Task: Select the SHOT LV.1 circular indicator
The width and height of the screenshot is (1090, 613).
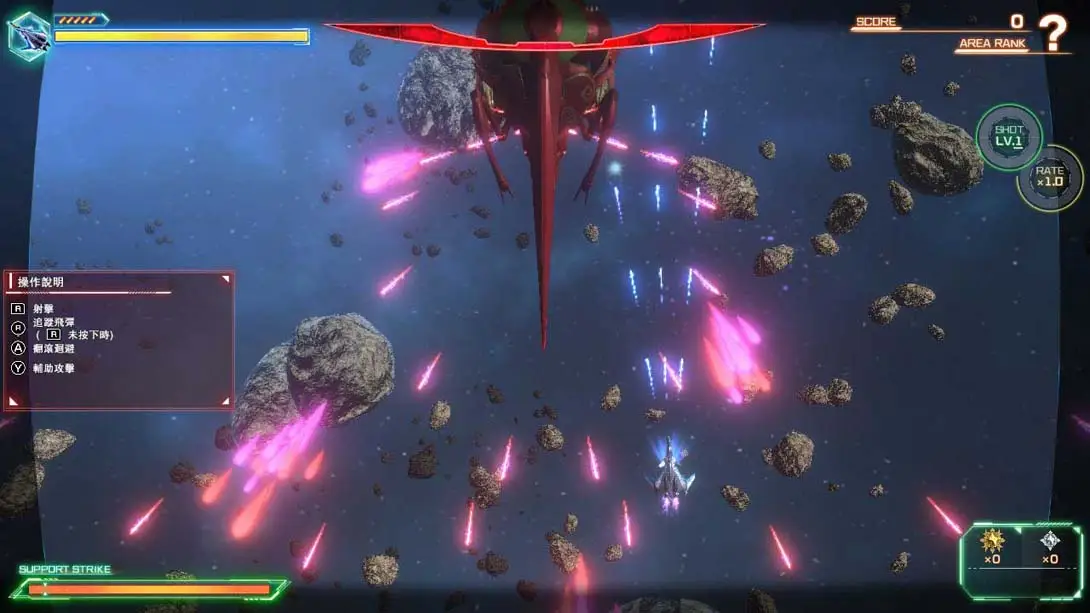Action: tap(1009, 136)
